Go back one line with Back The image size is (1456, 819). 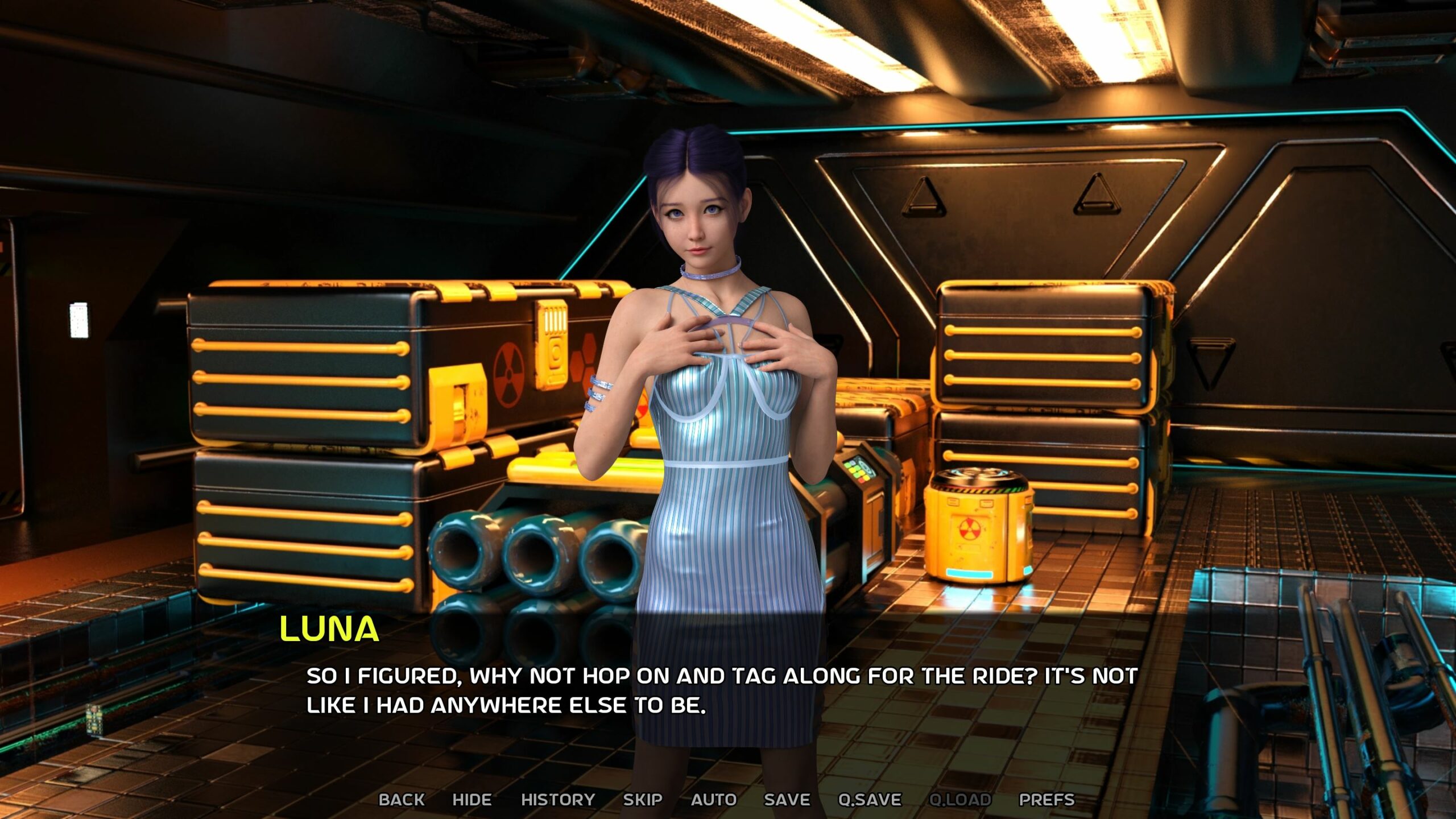[x=402, y=799]
